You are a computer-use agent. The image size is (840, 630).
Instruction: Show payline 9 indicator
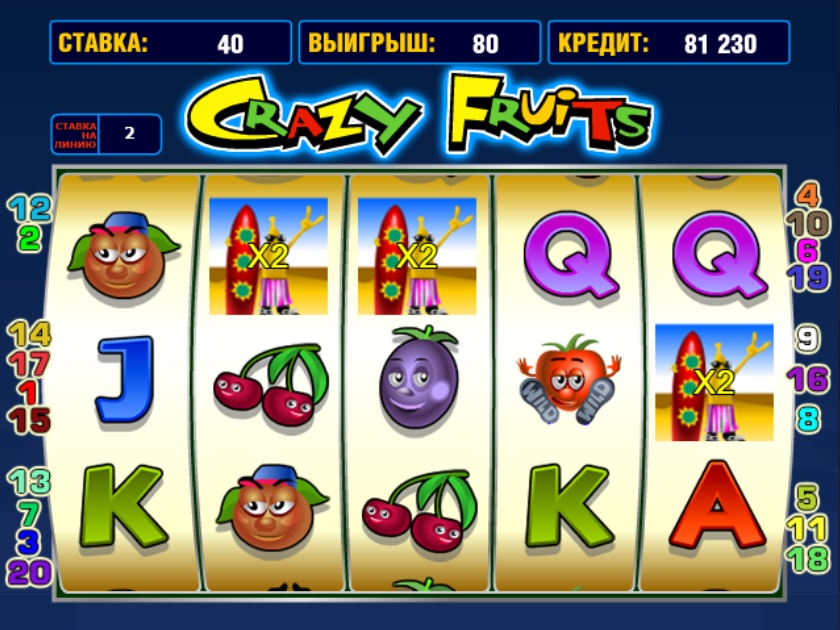807,339
